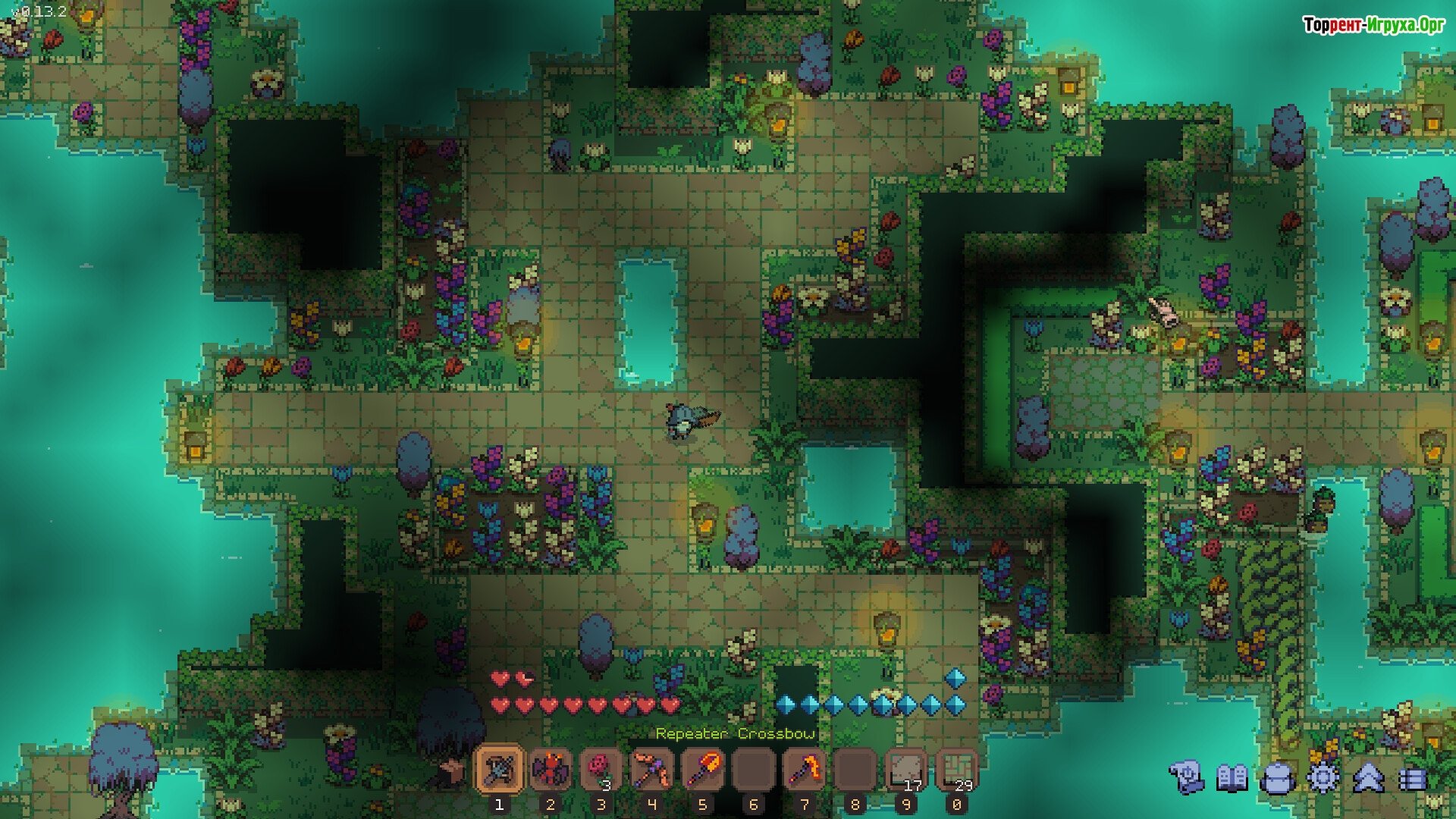The width and height of the screenshot is (1456, 819).
Task: Open the open-book journal icon
Action: (x=1232, y=778)
